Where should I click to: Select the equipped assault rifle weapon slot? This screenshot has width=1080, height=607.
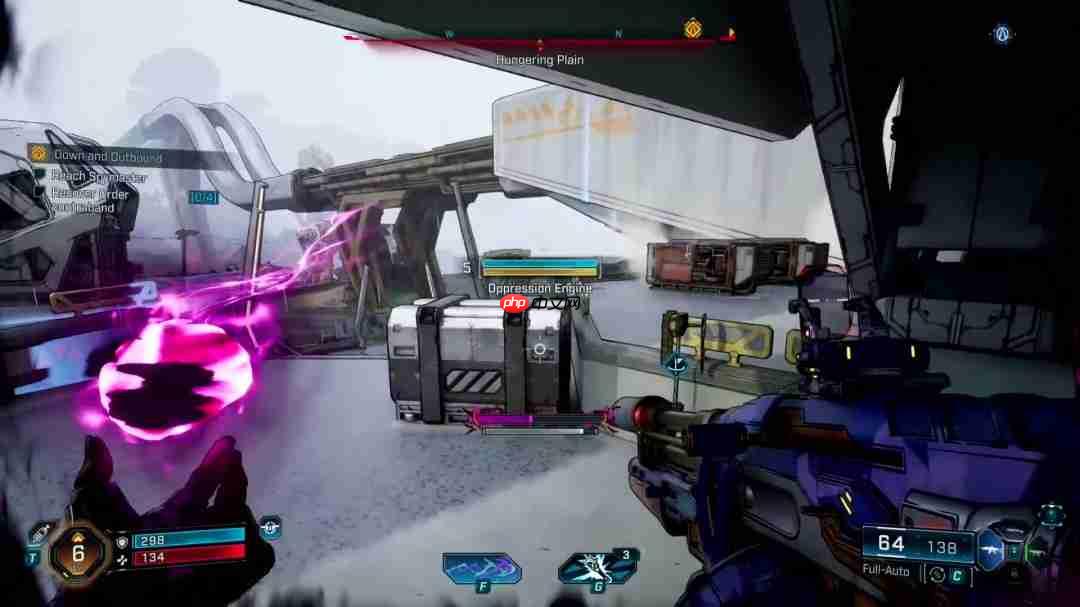point(991,548)
